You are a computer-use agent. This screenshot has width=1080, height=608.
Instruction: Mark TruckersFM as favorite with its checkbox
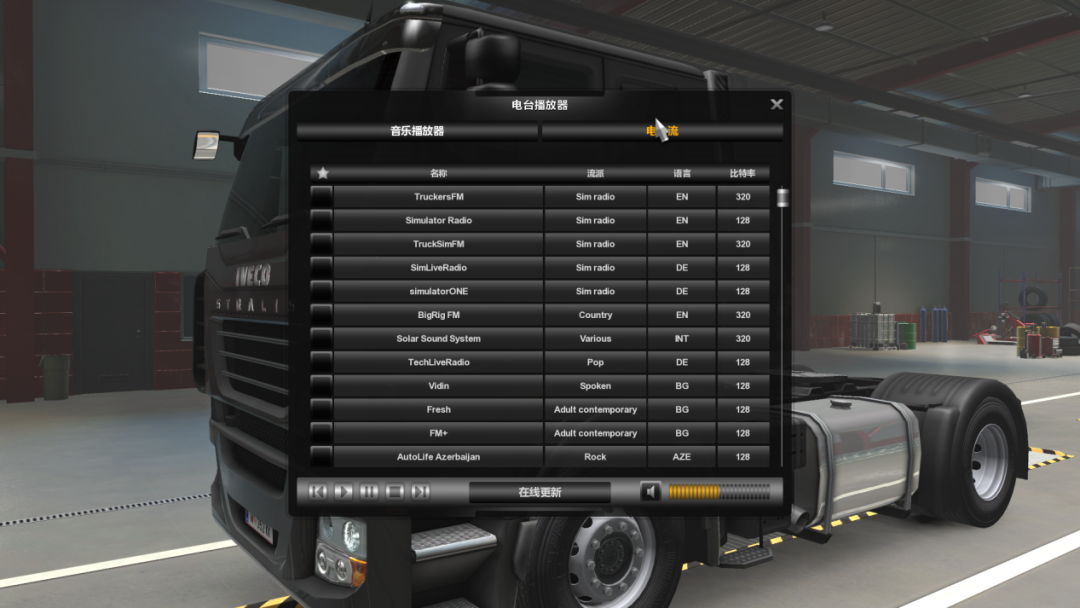click(321, 197)
